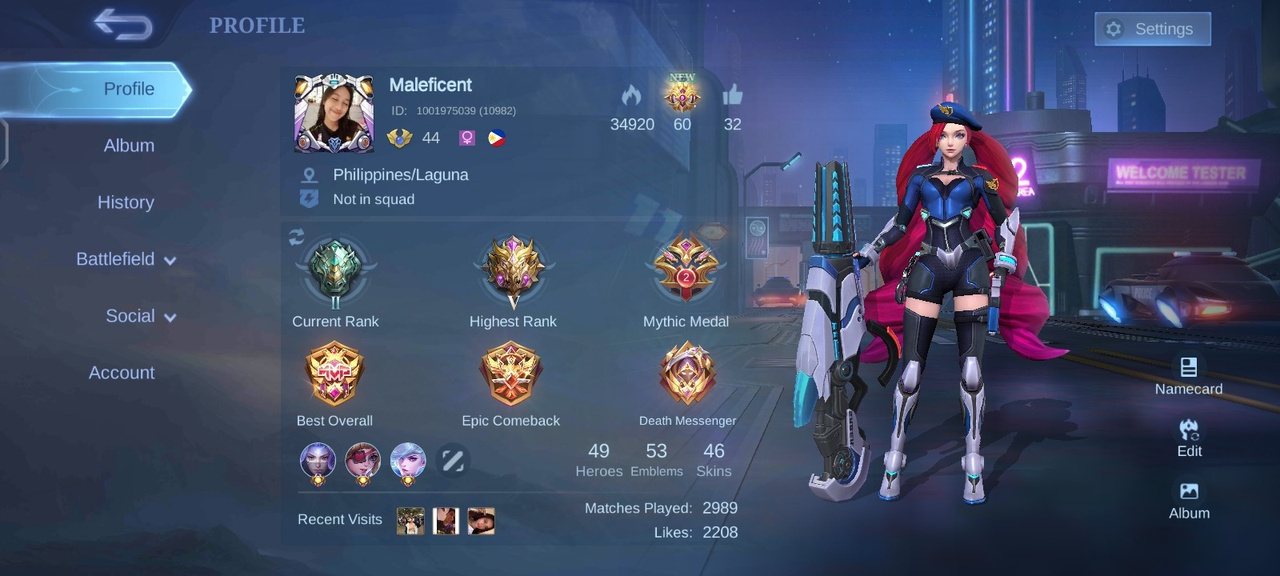
Task: Open the History tab
Action: (126, 202)
